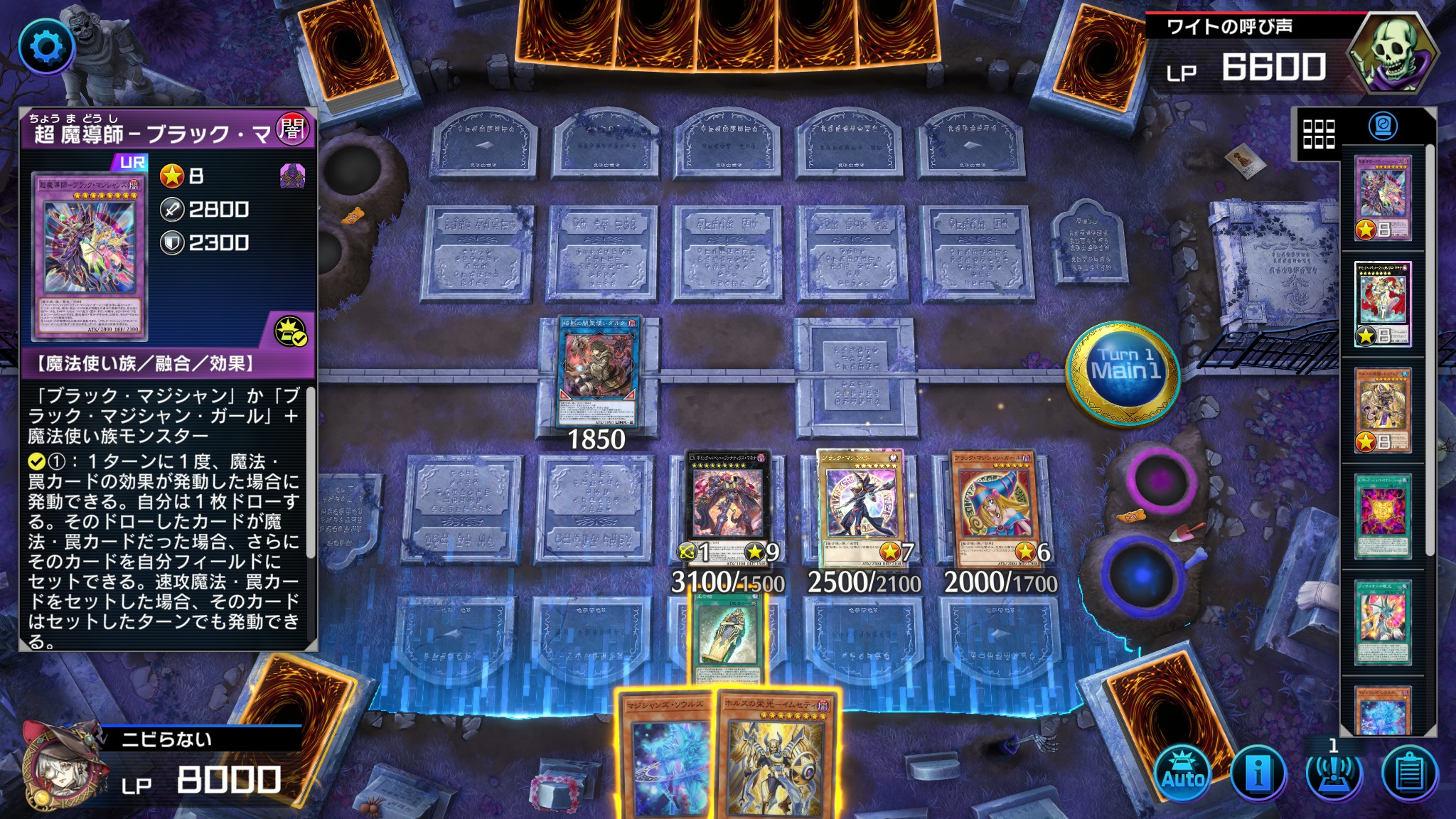This screenshot has height=819, width=1456.
Task: Click the Turn 1 Main1 phase button
Action: [x=1125, y=373]
